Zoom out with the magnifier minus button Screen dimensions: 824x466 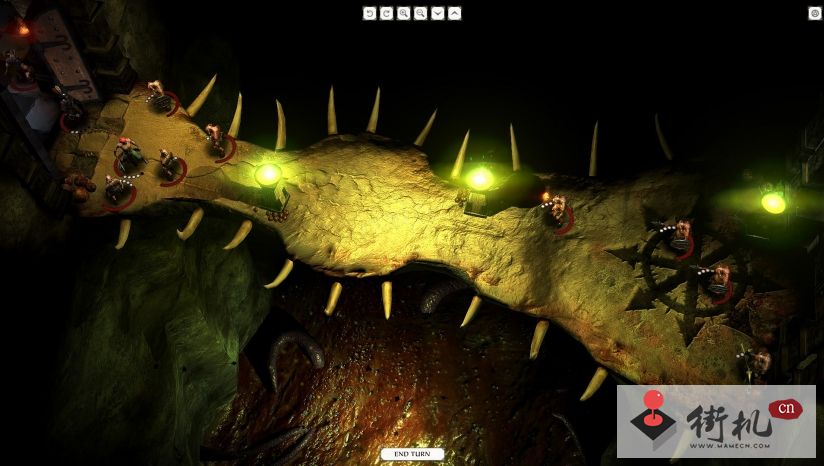[420, 13]
